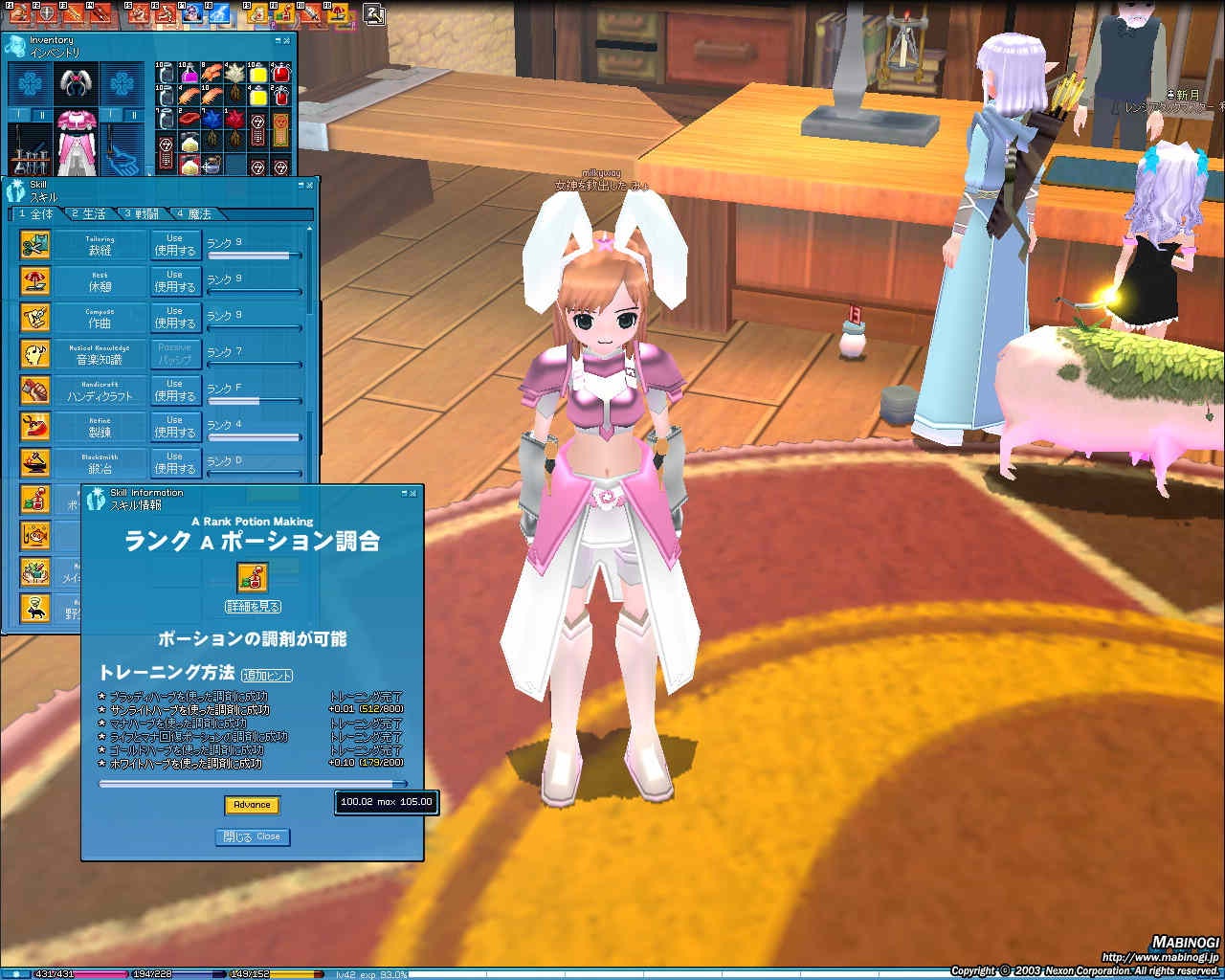Open 詳細を見る details link

point(253,605)
